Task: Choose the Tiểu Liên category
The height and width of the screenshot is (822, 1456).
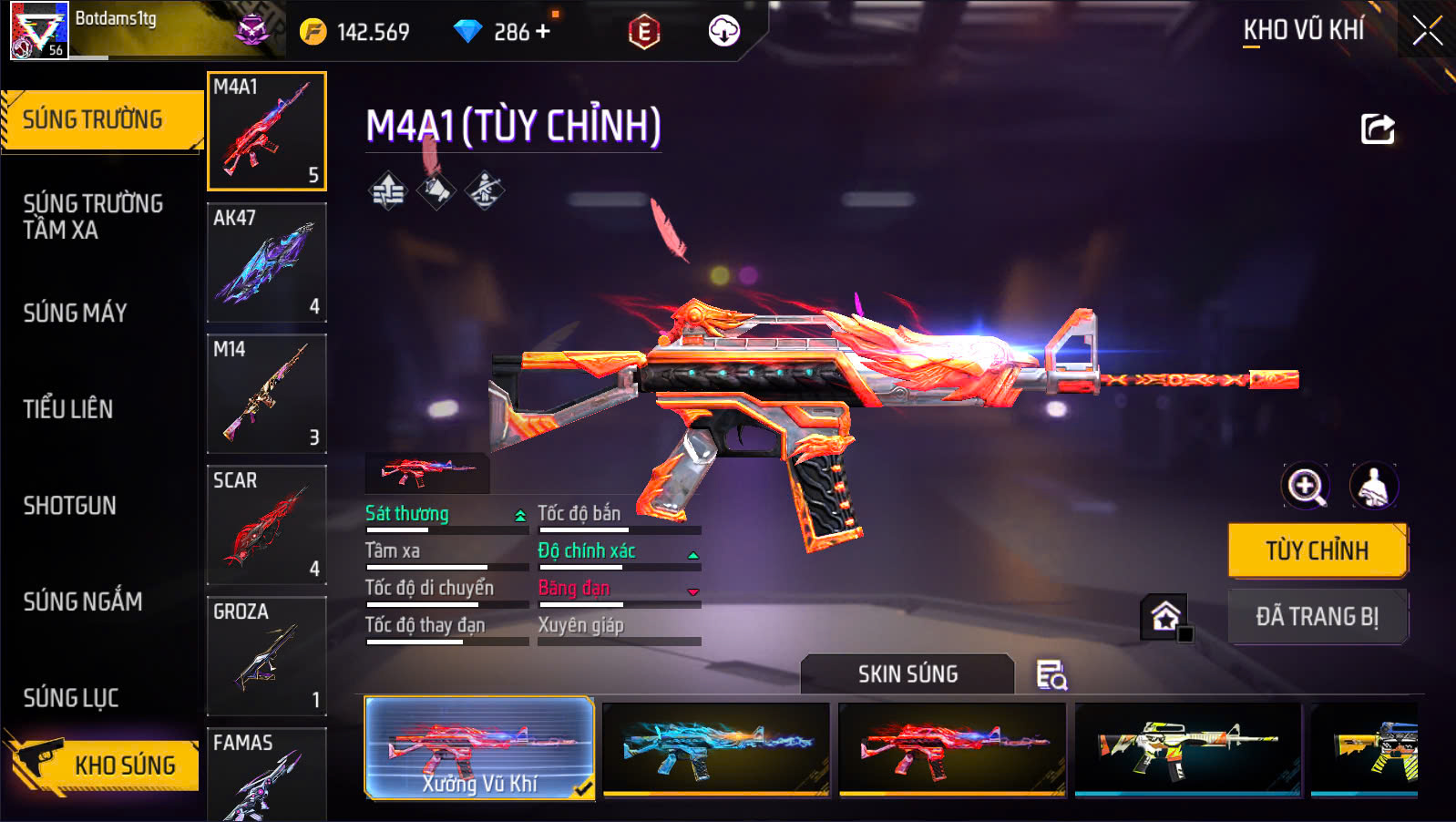Action: tap(68, 409)
